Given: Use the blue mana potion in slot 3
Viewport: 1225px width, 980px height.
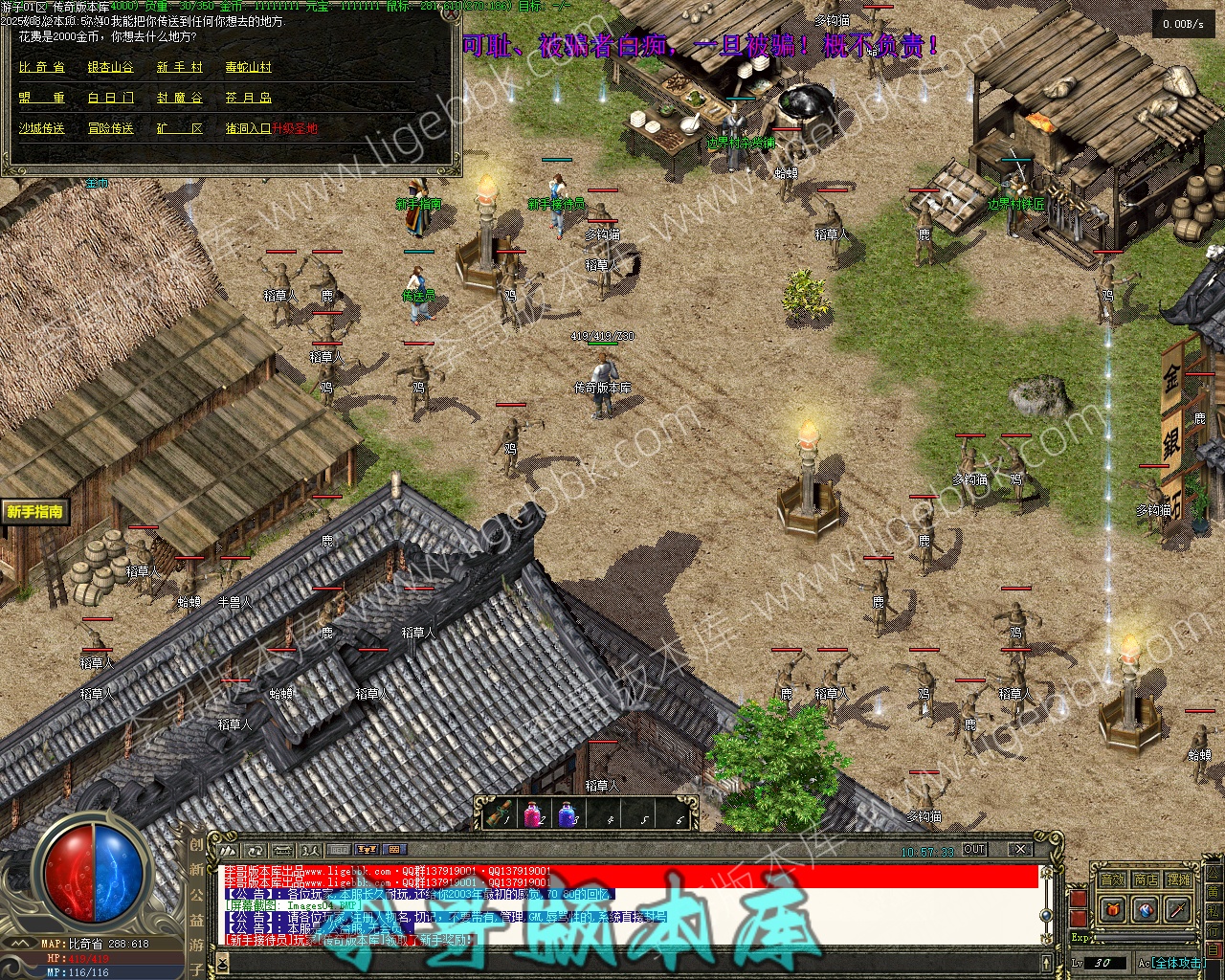Looking at the screenshot, I should (x=568, y=814).
